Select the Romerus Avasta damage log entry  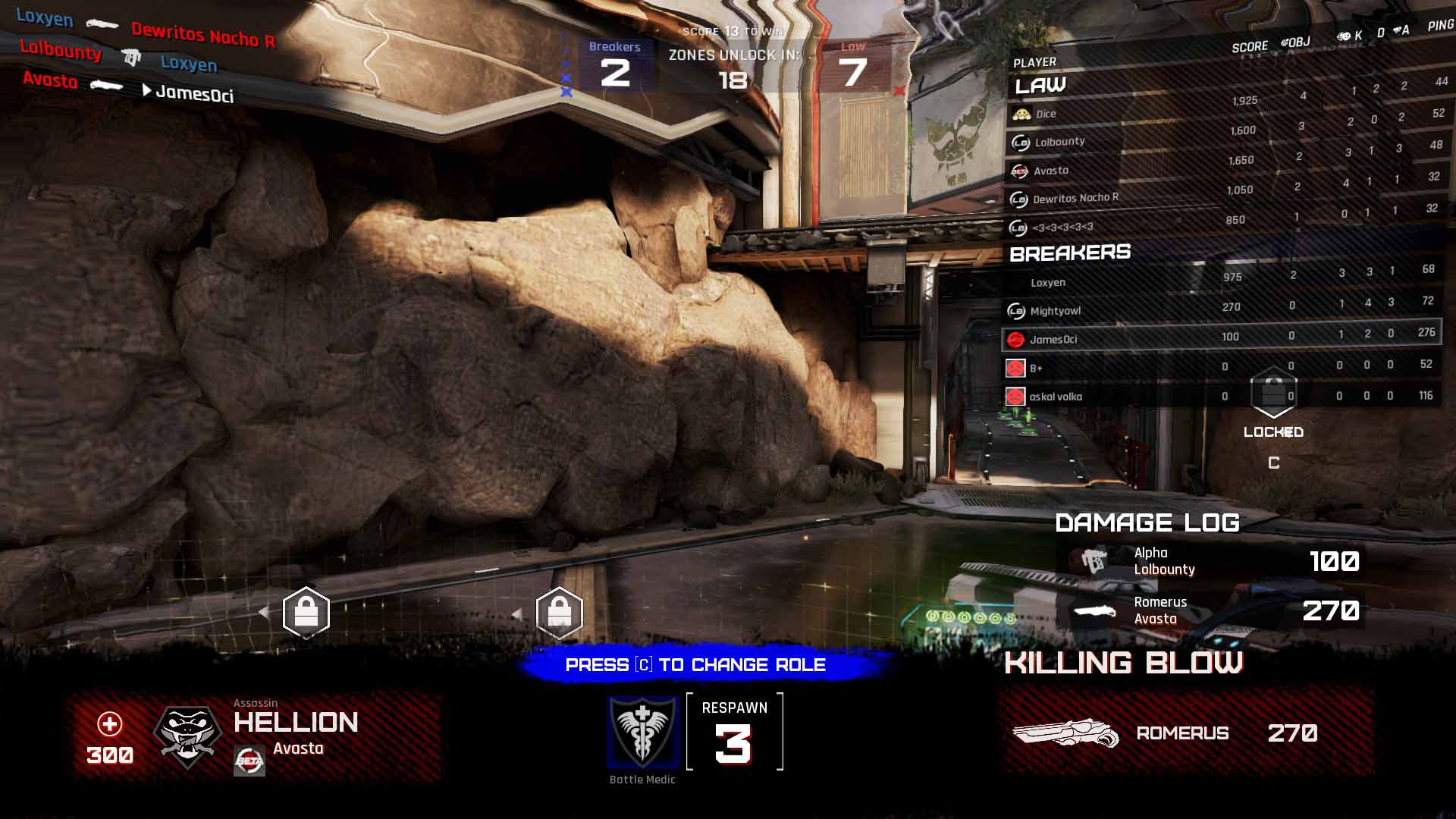coord(1210,610)
